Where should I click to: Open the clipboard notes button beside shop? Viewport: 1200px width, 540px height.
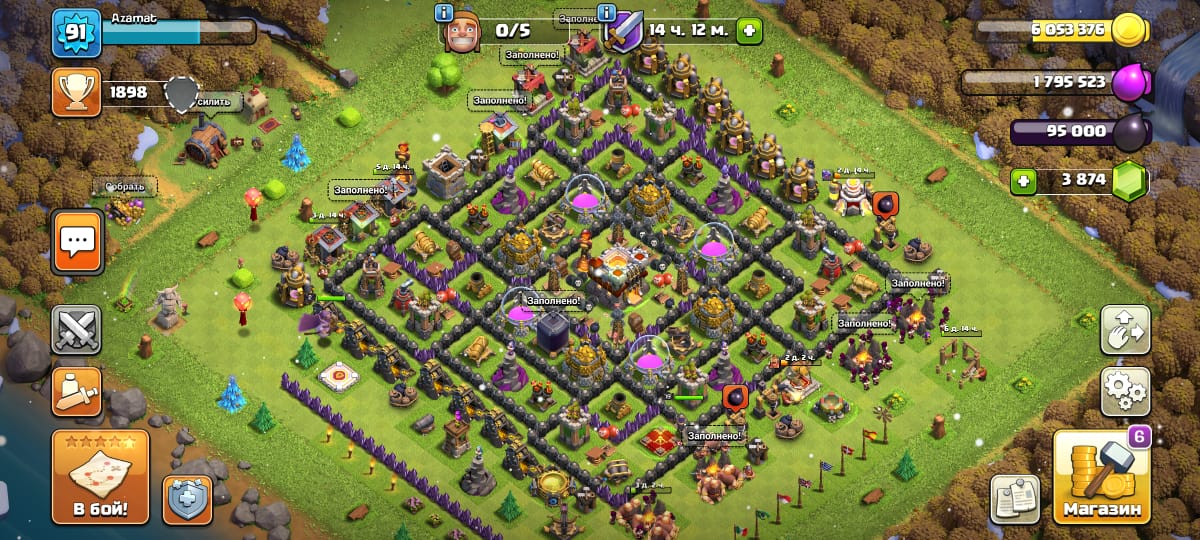coord(1015,499)
